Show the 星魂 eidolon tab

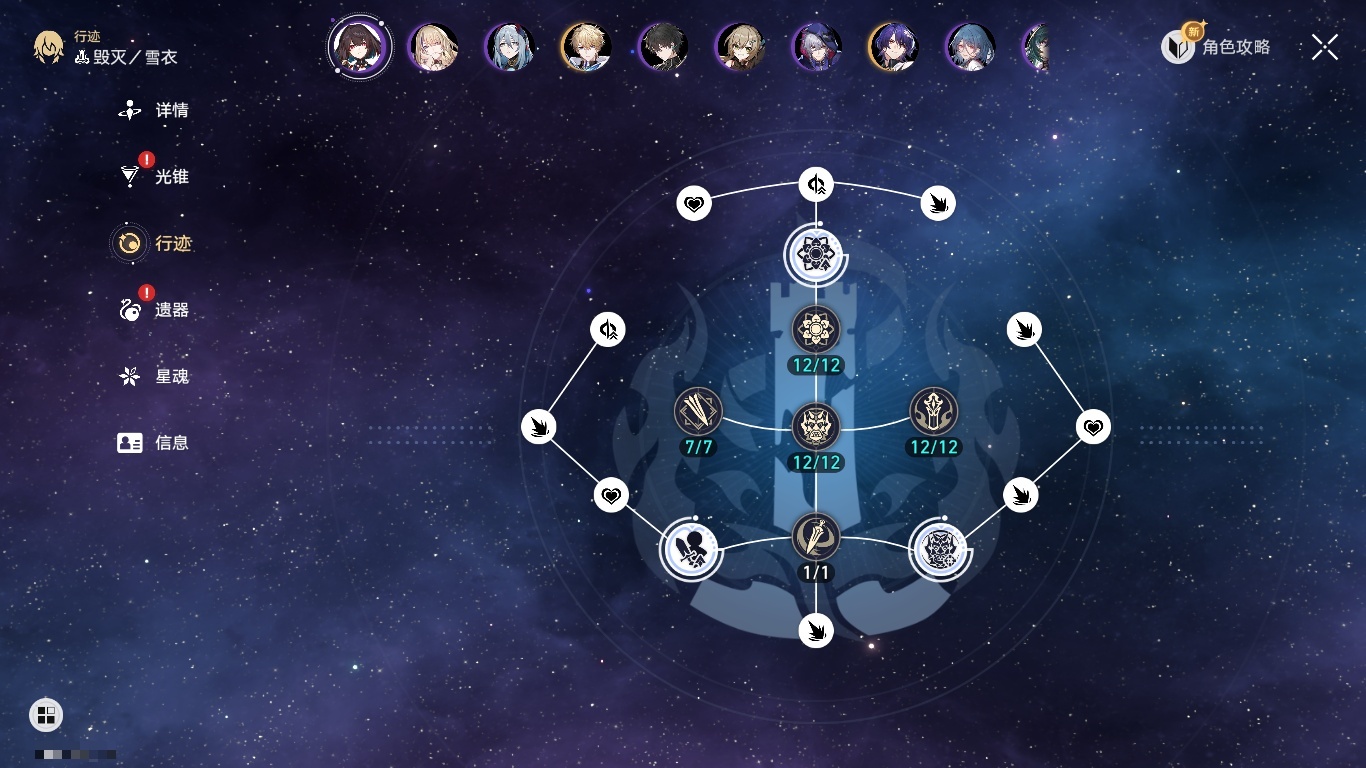[x=154, y=377]
